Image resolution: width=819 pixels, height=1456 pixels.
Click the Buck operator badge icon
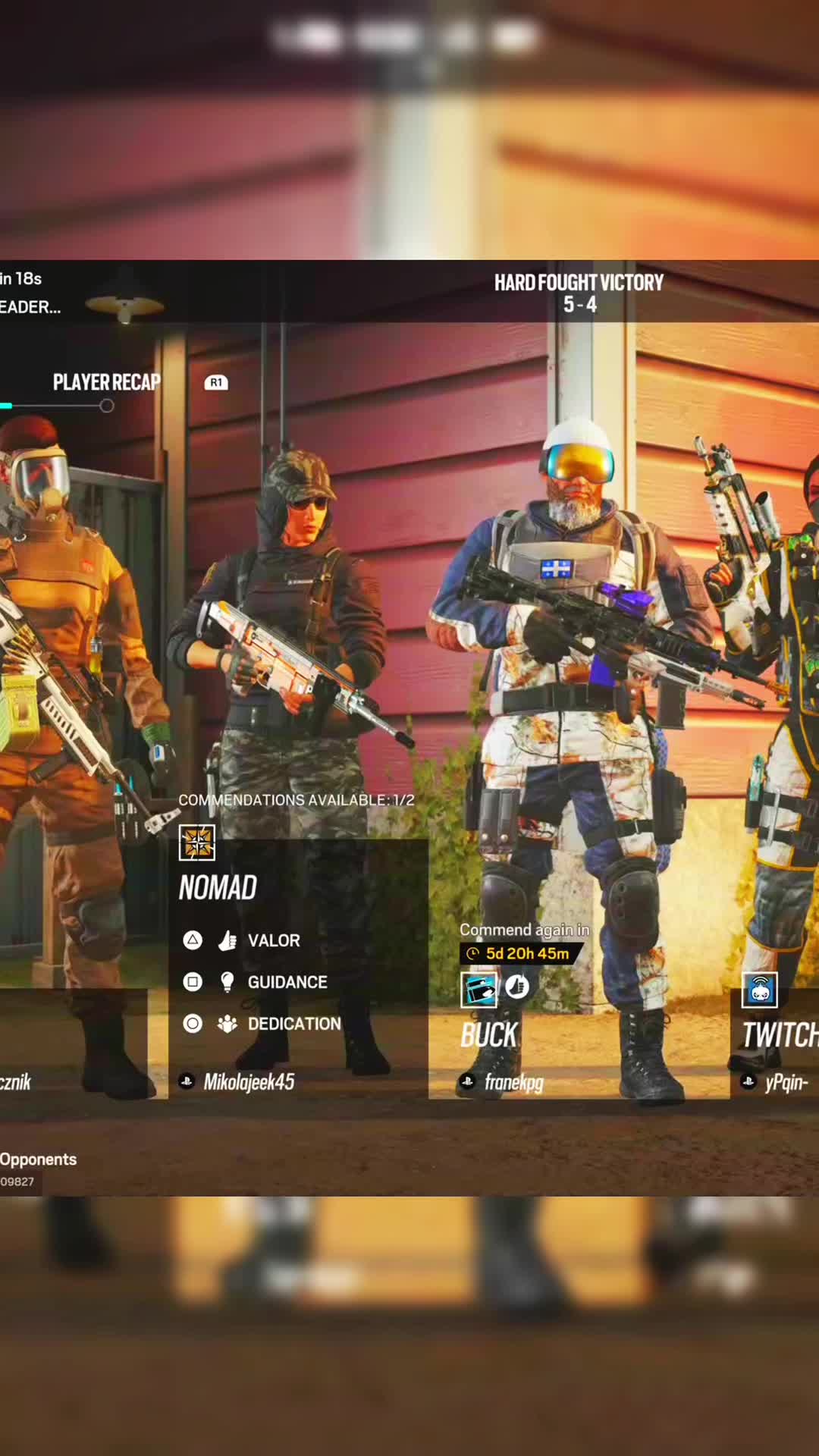coord(479,989)
